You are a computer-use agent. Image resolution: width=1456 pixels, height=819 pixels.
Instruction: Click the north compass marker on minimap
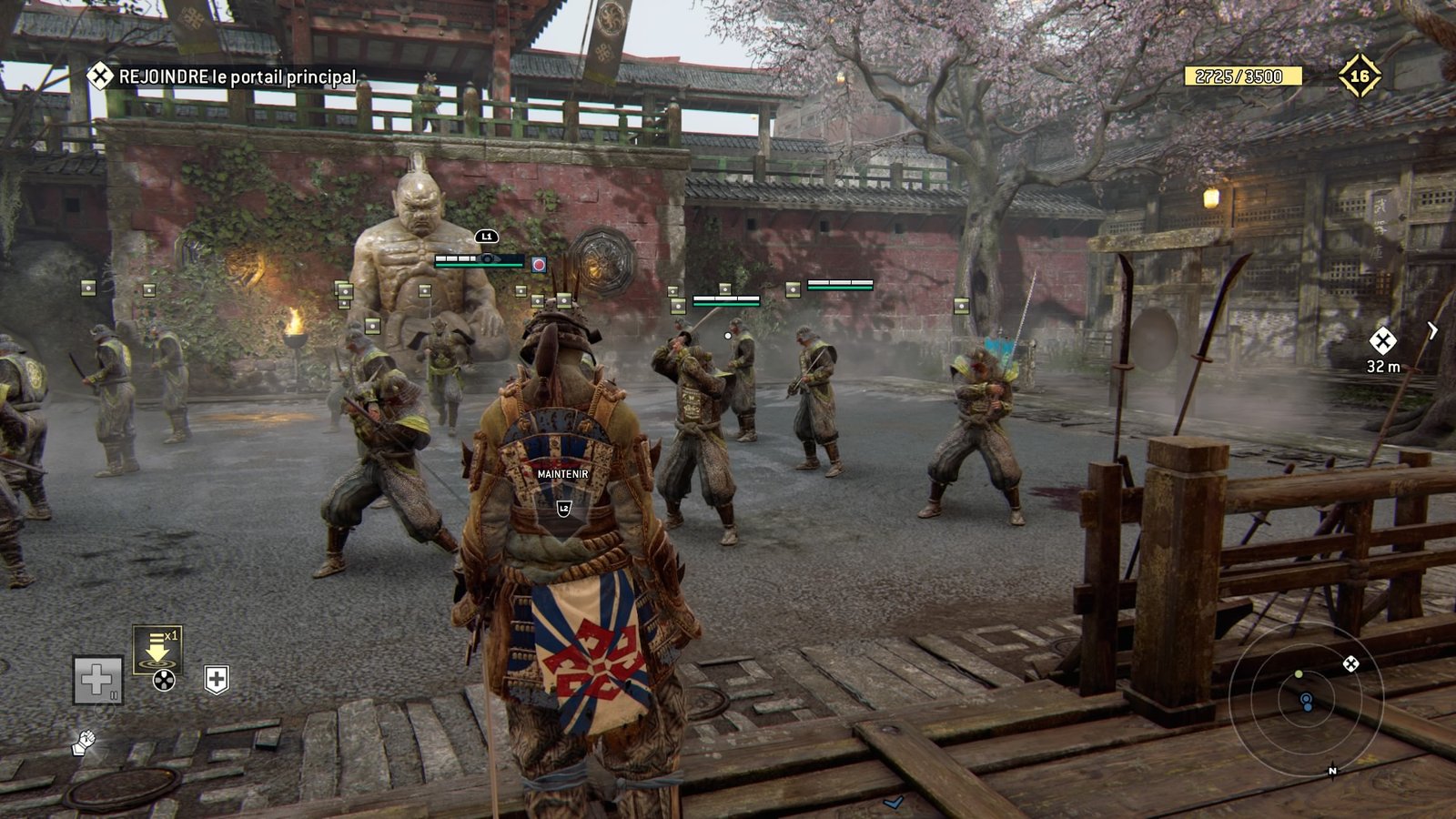coord(1332,772)
